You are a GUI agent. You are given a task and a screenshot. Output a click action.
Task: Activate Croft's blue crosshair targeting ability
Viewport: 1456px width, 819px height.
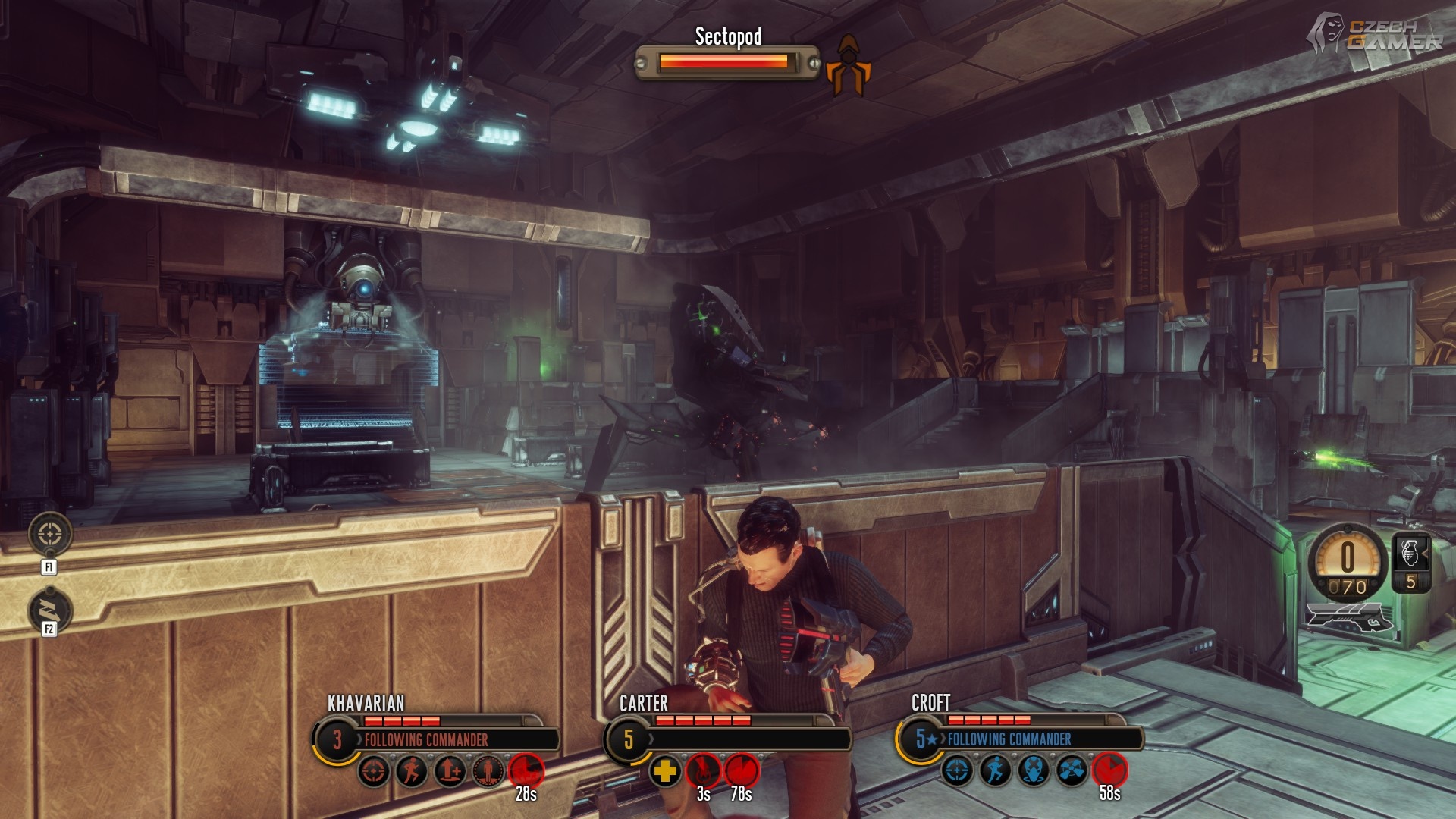[958, 771]
